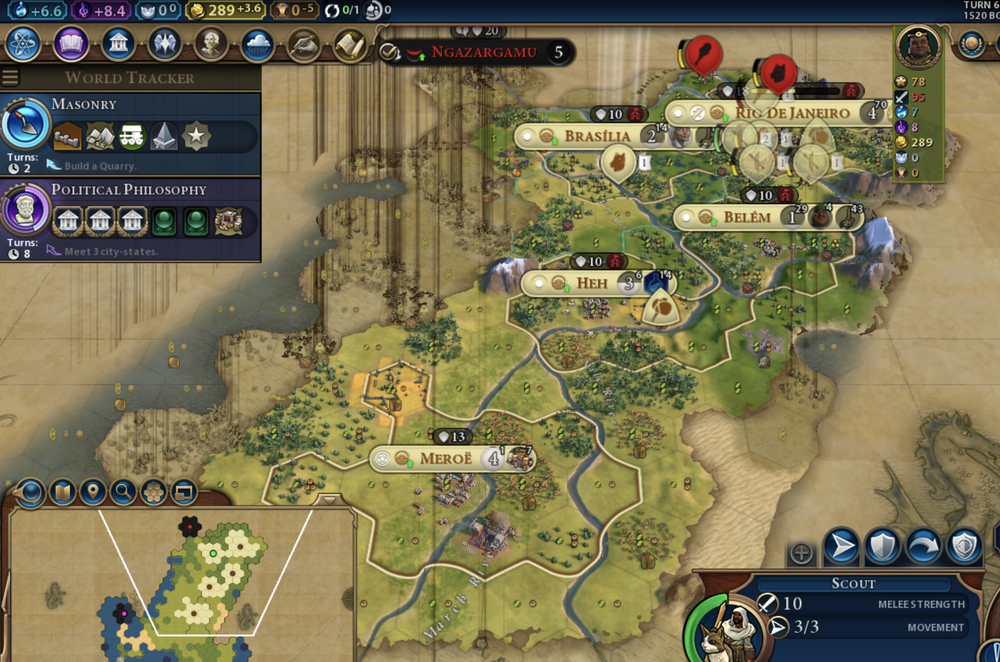The width and height of the screenshot is (1000, 662).
Task: Open the Great People portrait button
Action: point(211,44)
